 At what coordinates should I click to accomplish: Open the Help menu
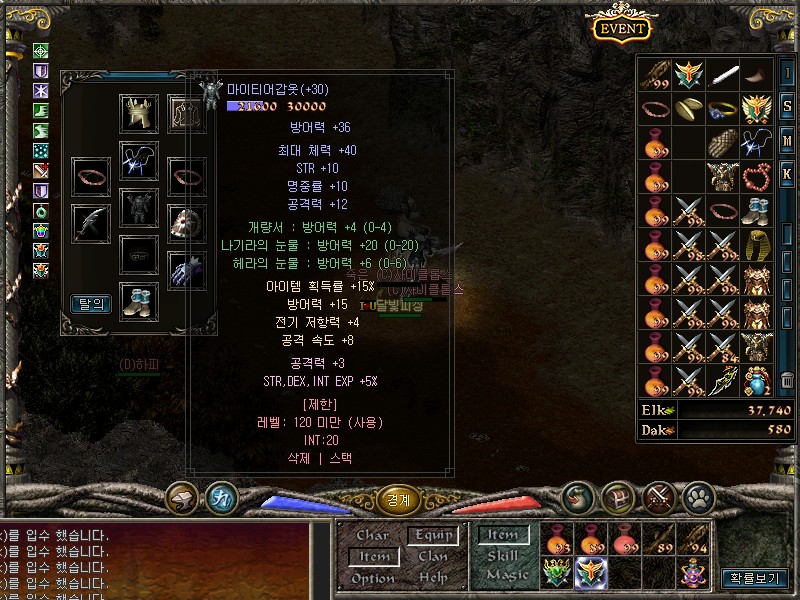tap(432, 578)
